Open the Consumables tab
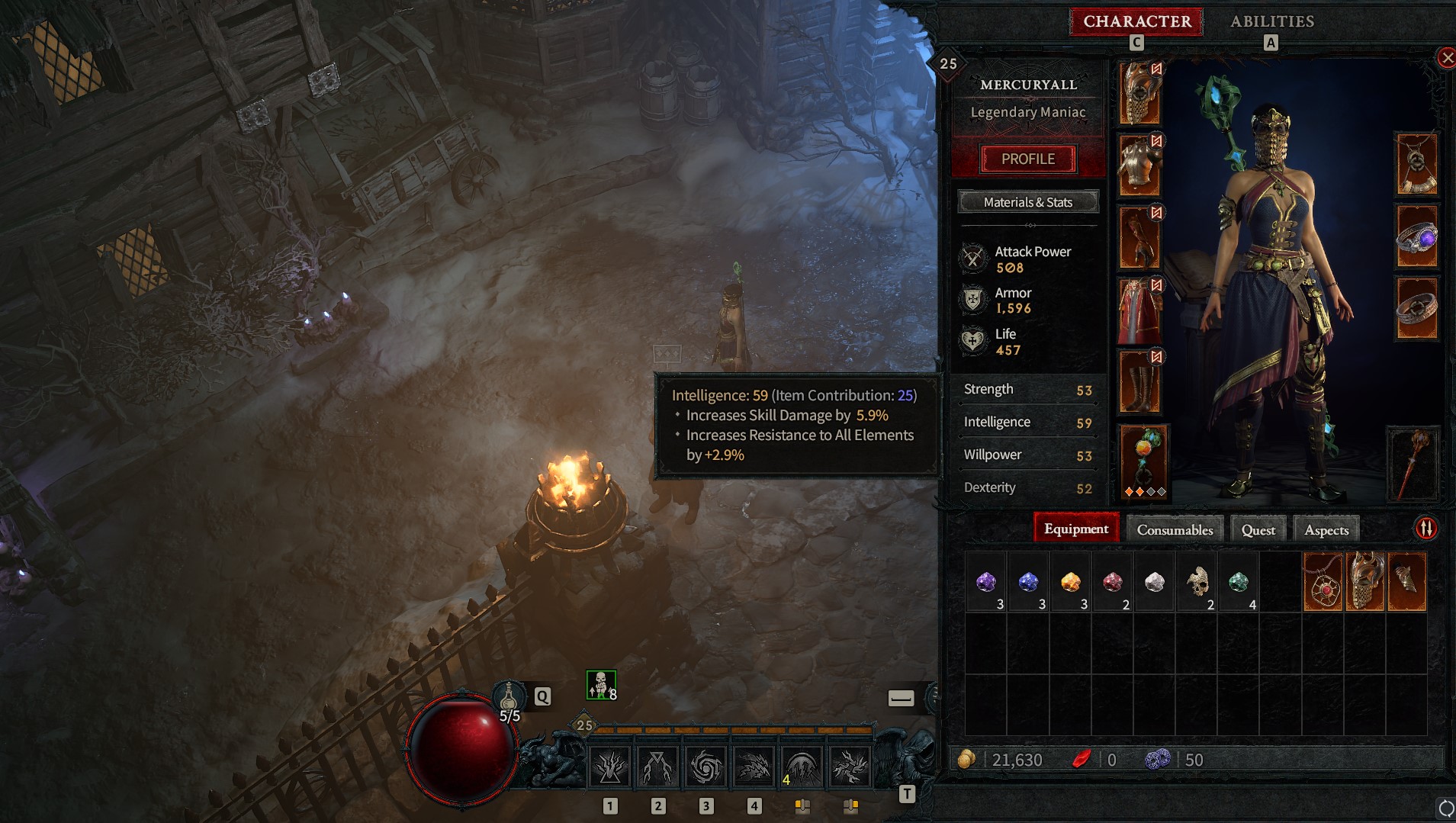 [1174, 529]
